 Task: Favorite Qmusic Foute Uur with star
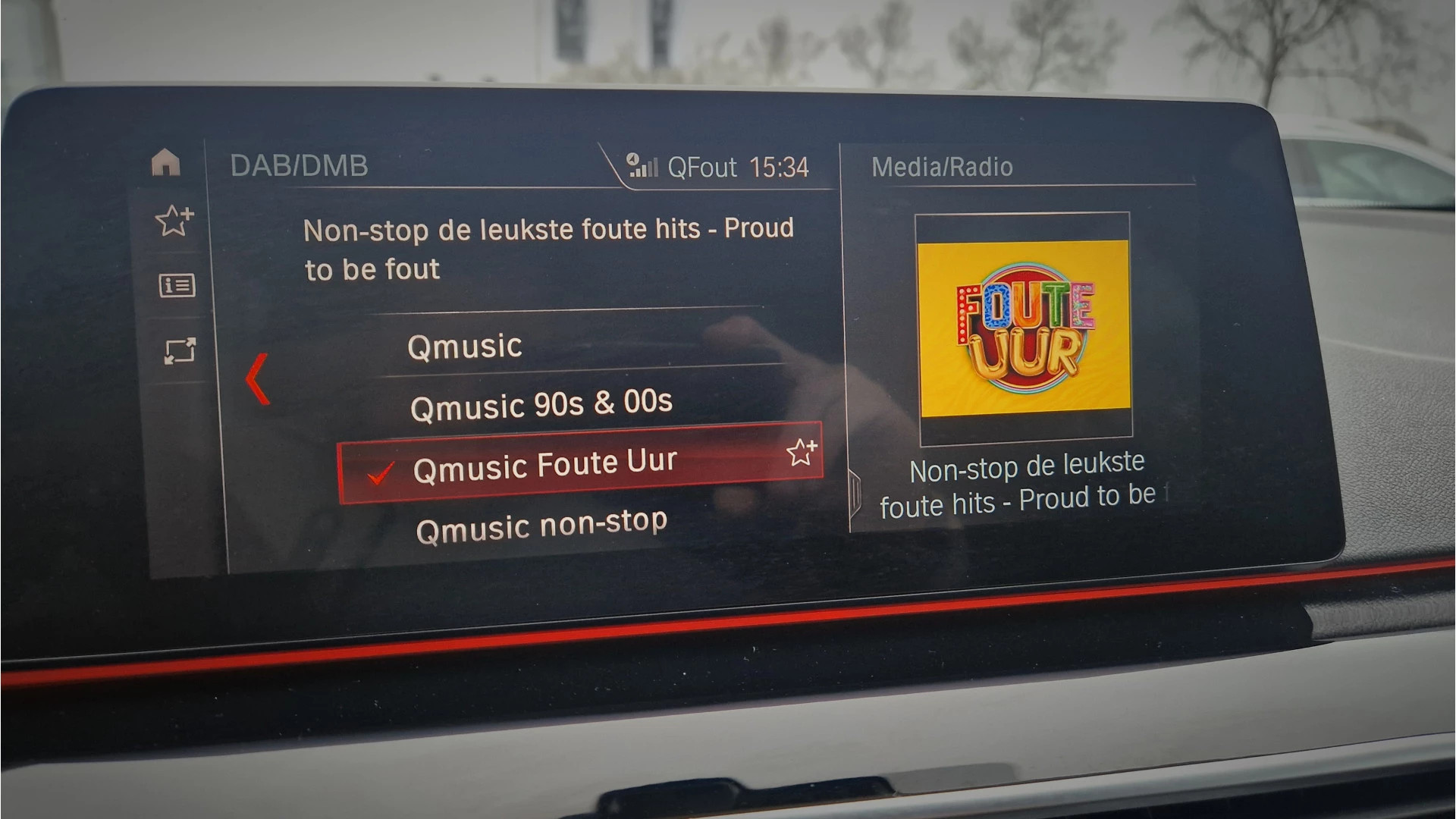(x=801, y=452)
